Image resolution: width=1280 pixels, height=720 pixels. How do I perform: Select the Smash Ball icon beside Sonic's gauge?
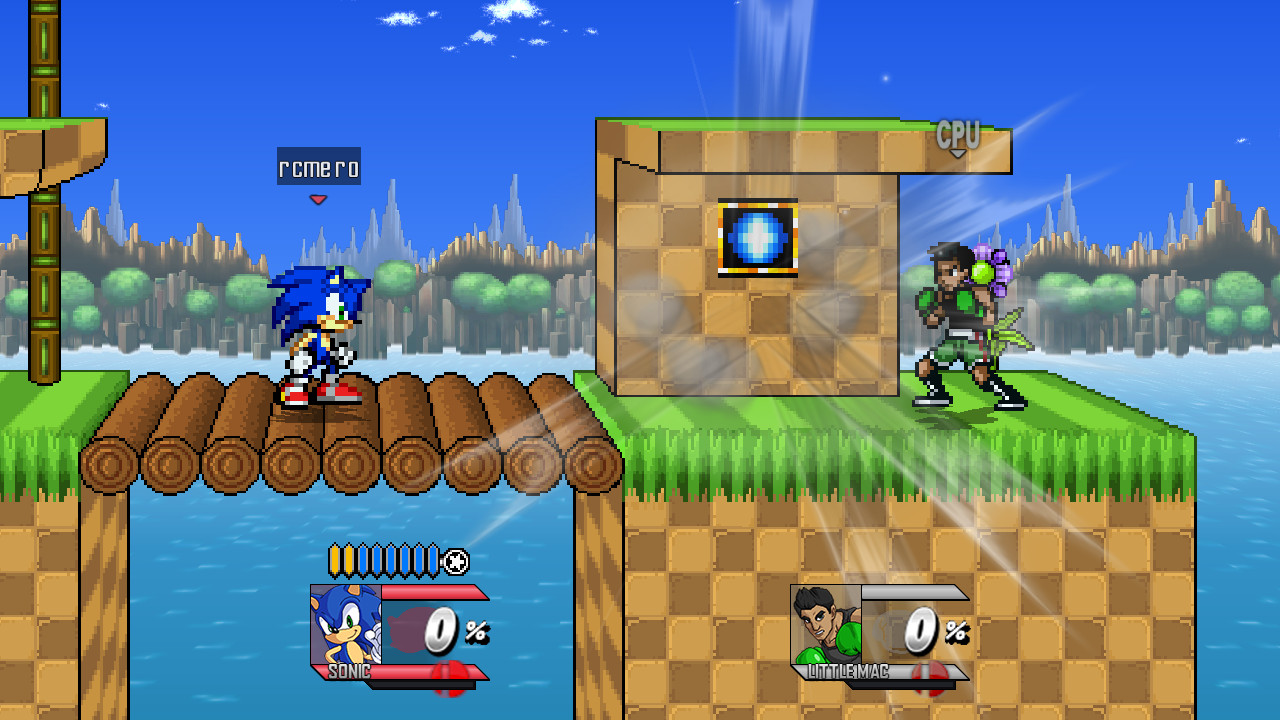point(455,561)
